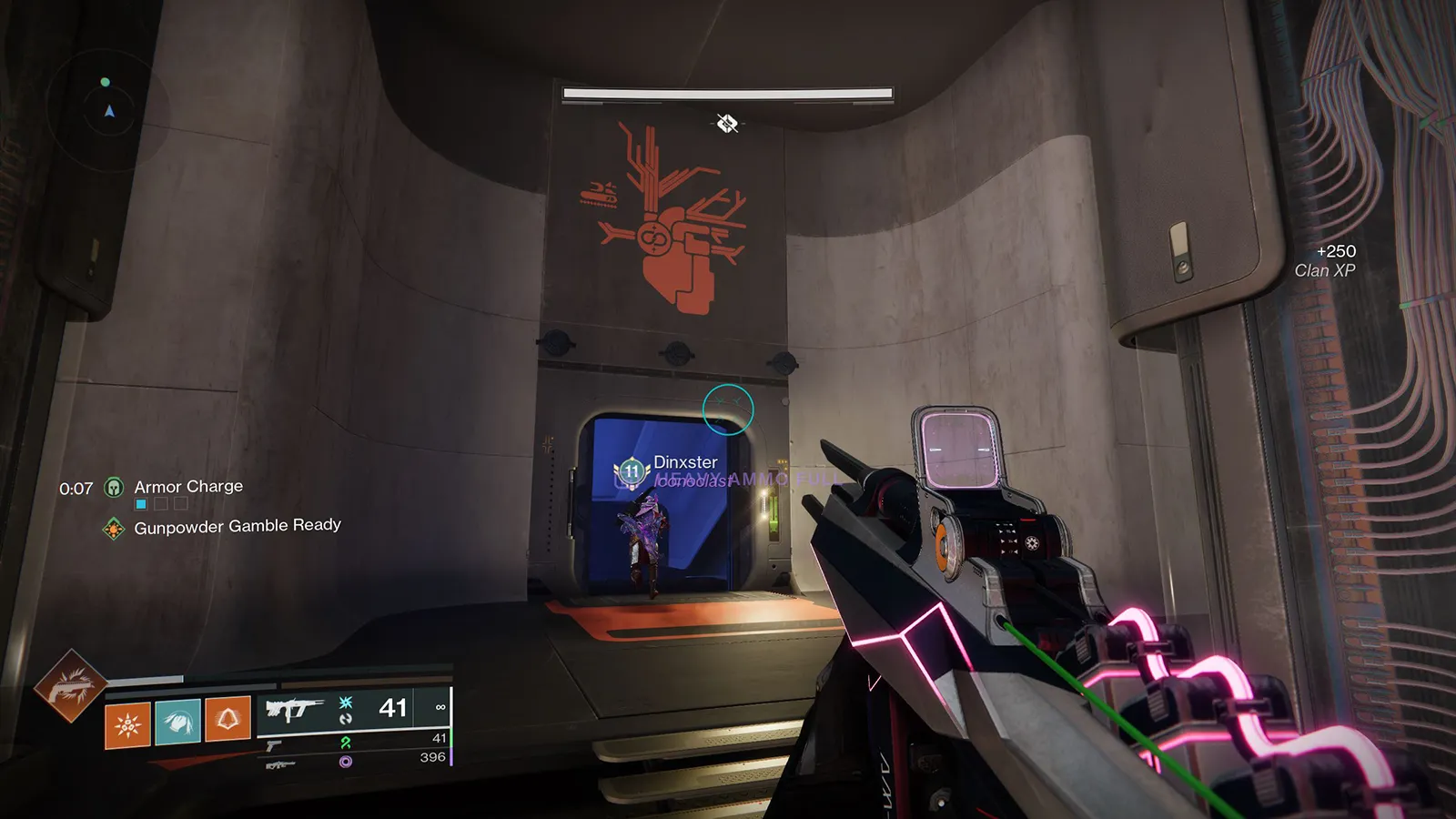Select Dinxster's player emblem badge
Image resolution: width=1456 pixels, height=819 pixels.
632,471
